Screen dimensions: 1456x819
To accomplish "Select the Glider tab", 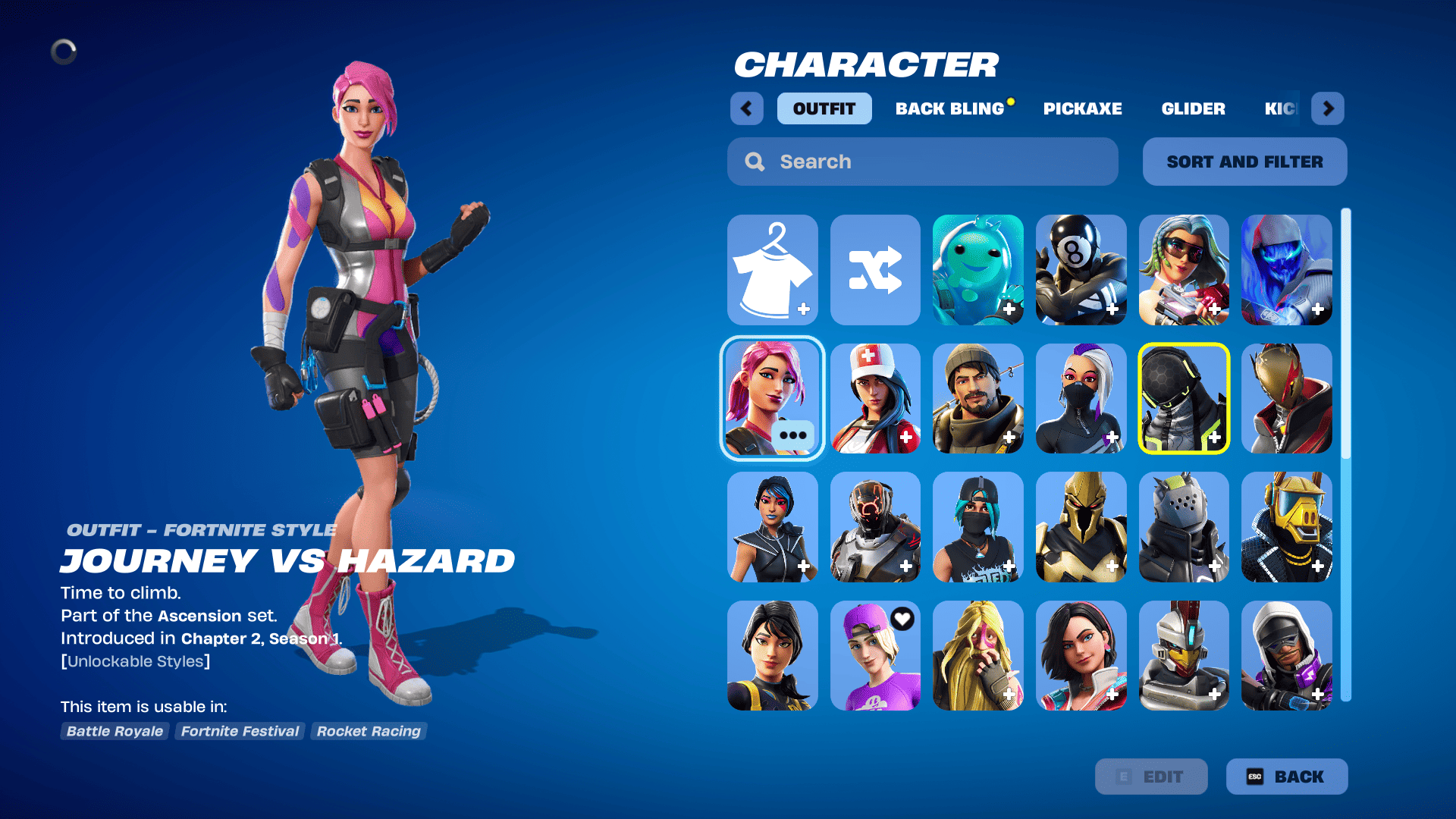I will [1193, 108].
